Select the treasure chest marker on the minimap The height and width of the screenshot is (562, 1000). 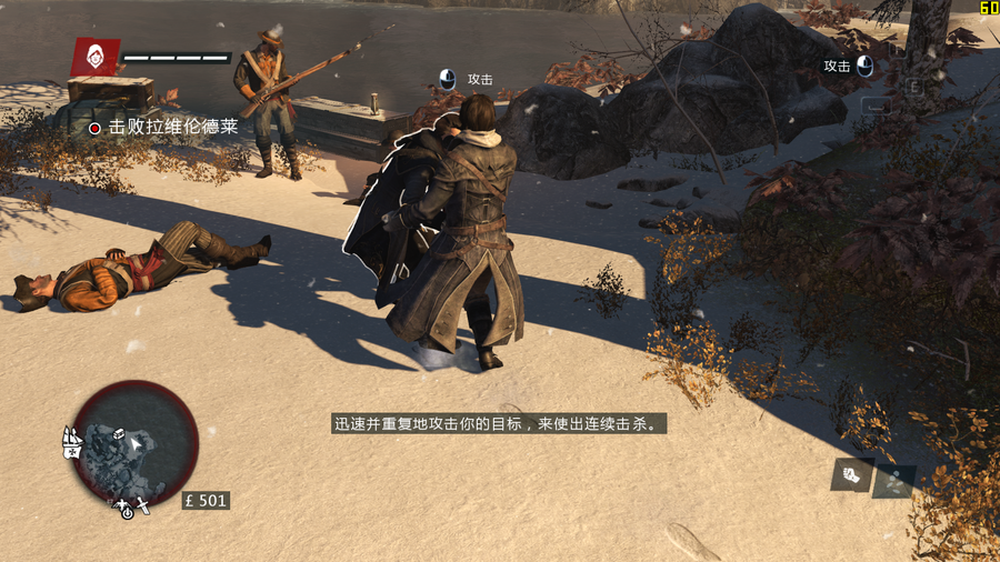point(118,436)
